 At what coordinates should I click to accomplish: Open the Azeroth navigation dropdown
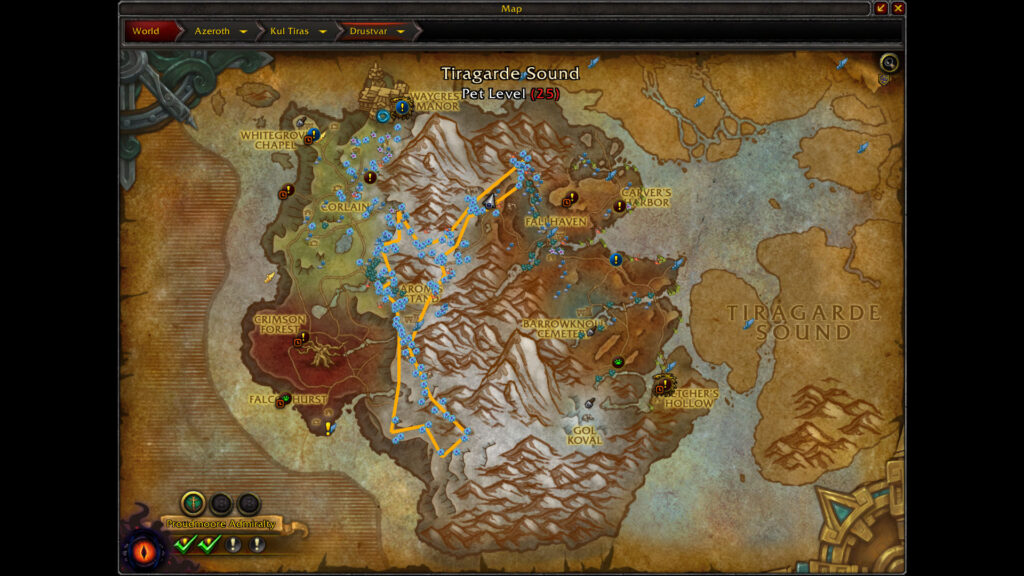pos(243,31)
